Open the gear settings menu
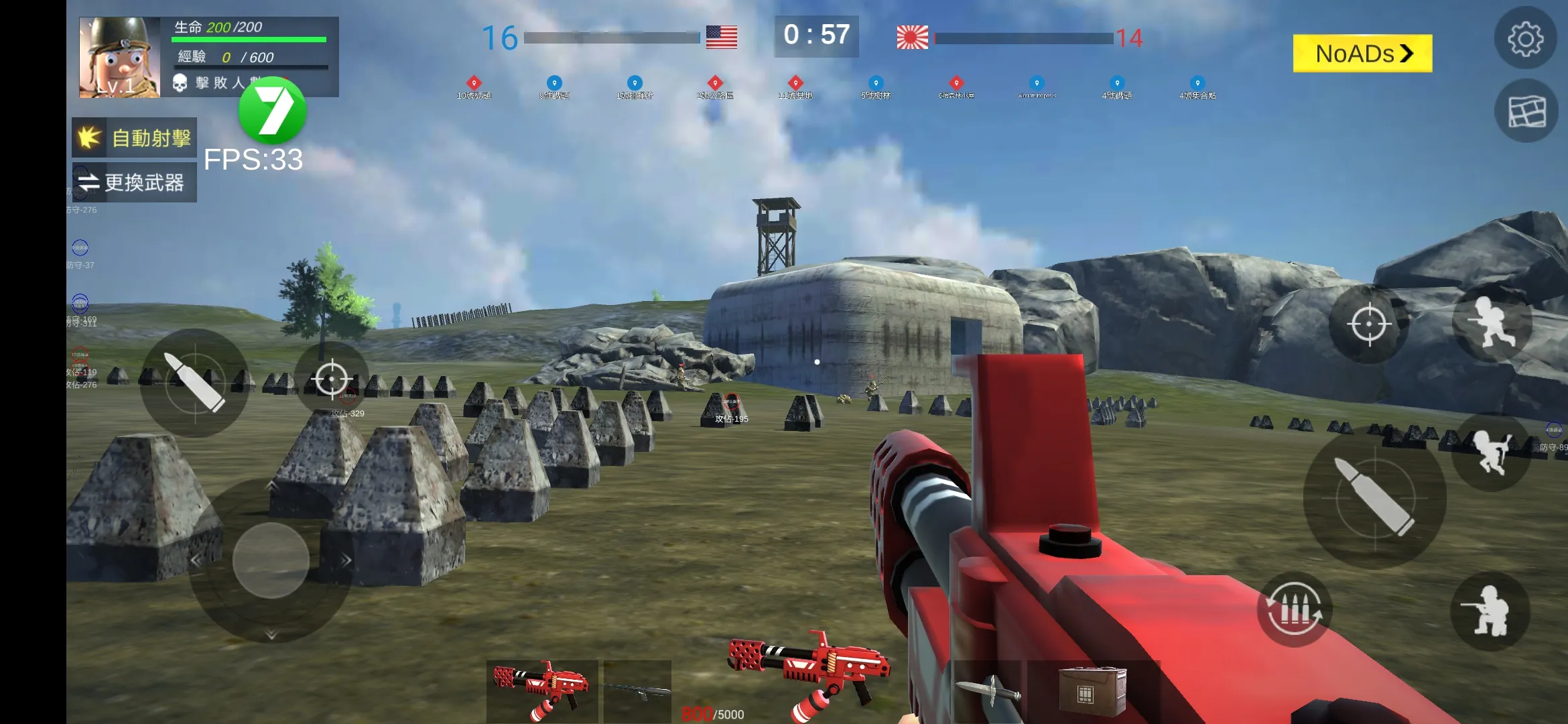 click(1525, 39)
